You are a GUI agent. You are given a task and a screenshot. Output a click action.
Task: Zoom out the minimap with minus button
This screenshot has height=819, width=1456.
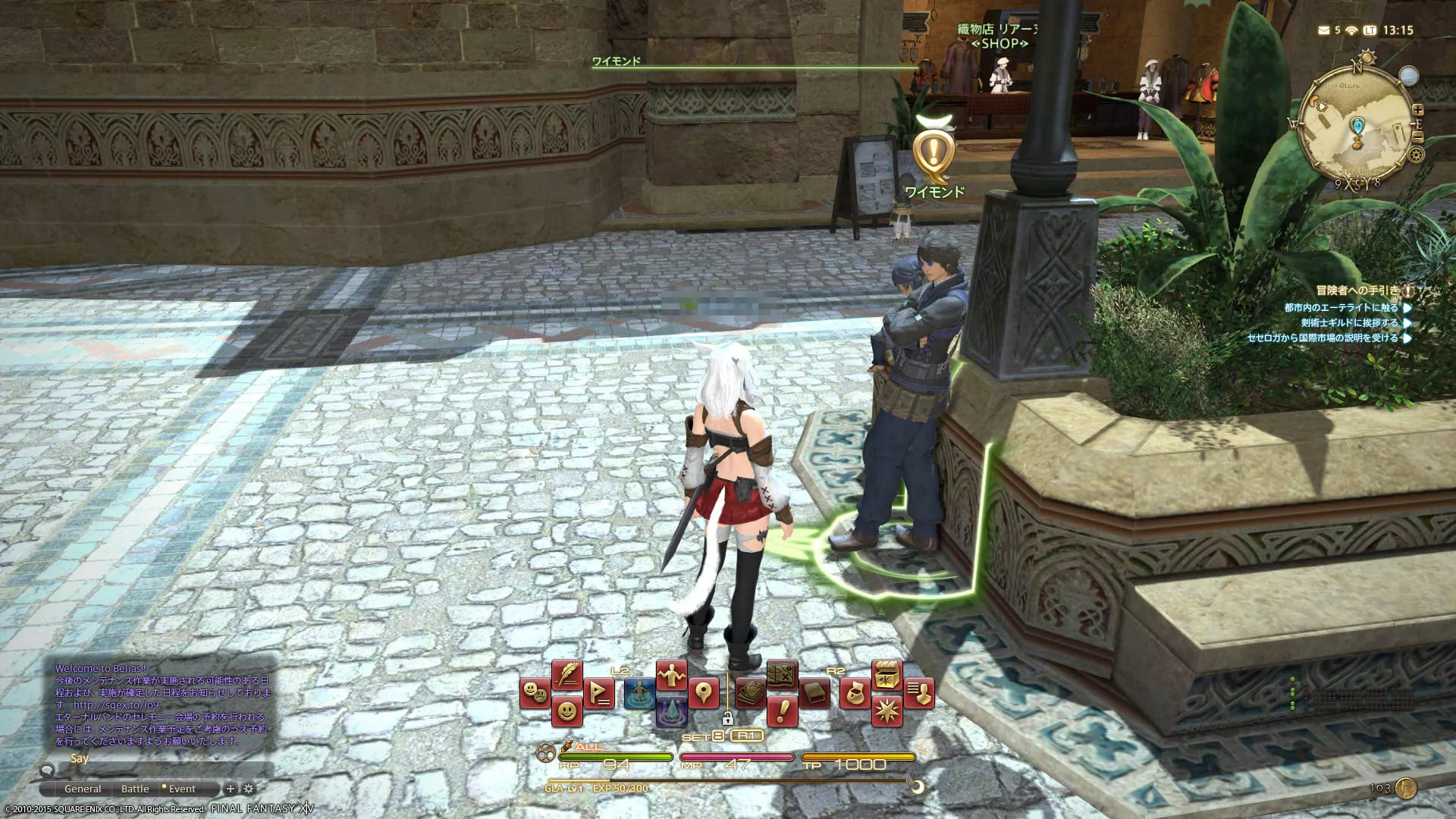click(1418, 136)
